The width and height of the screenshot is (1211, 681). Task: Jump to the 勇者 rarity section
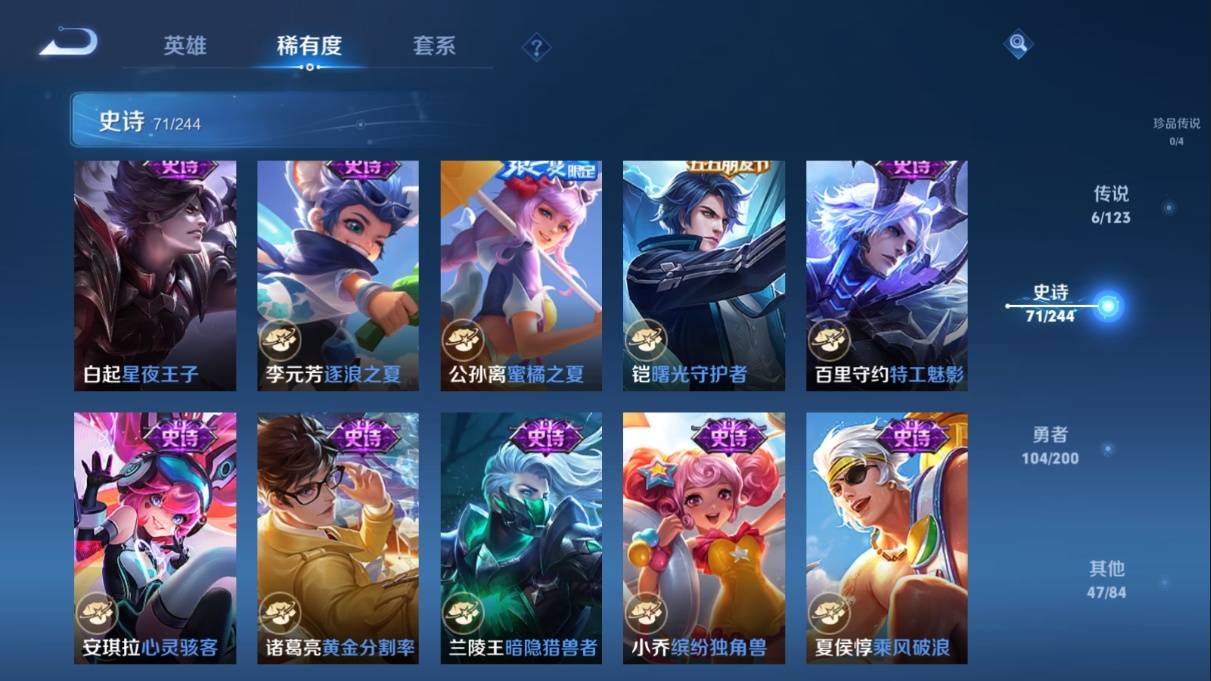tap(1050, 445)
